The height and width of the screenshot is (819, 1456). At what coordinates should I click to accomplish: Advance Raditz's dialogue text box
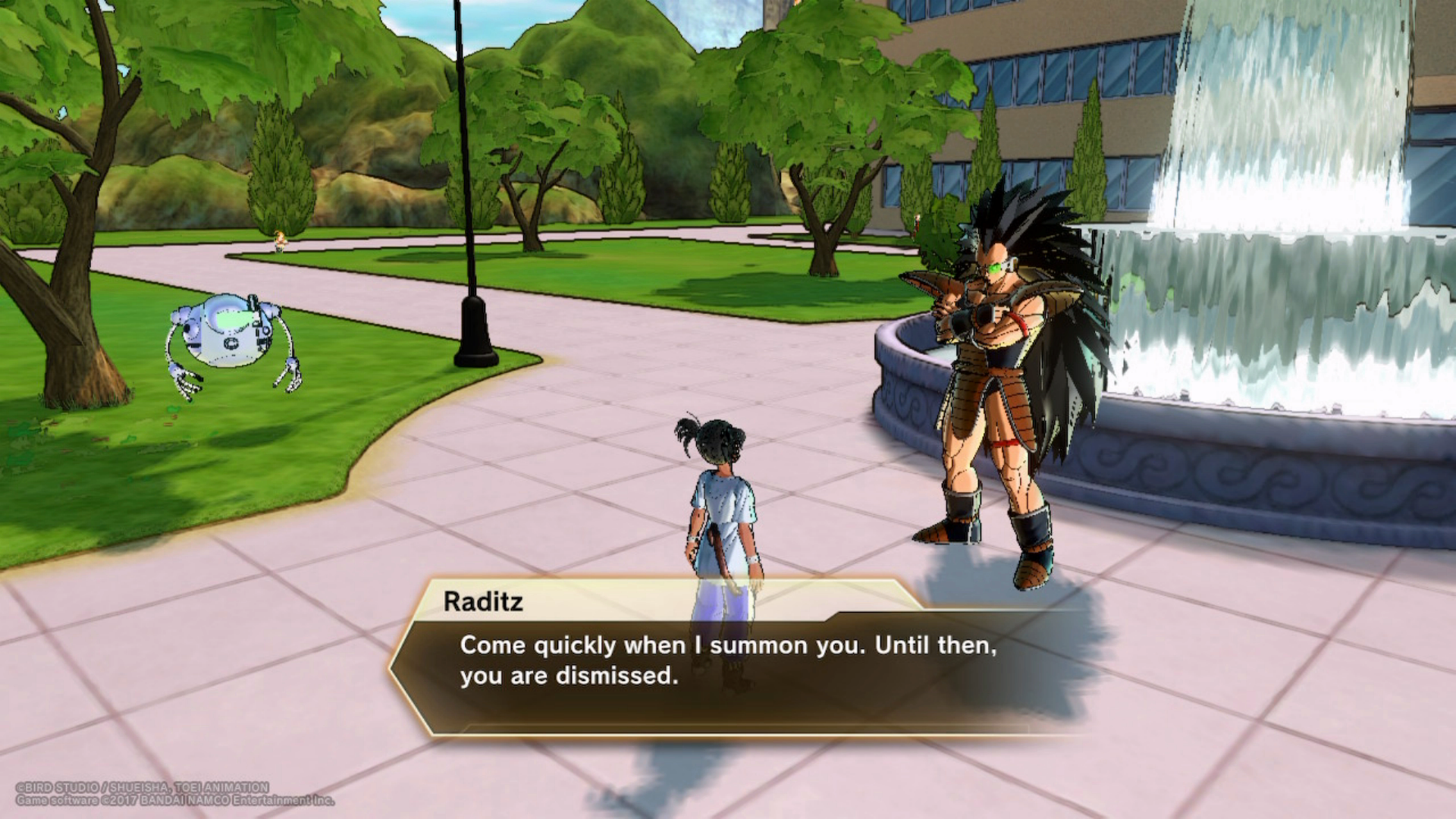point(728,660)
